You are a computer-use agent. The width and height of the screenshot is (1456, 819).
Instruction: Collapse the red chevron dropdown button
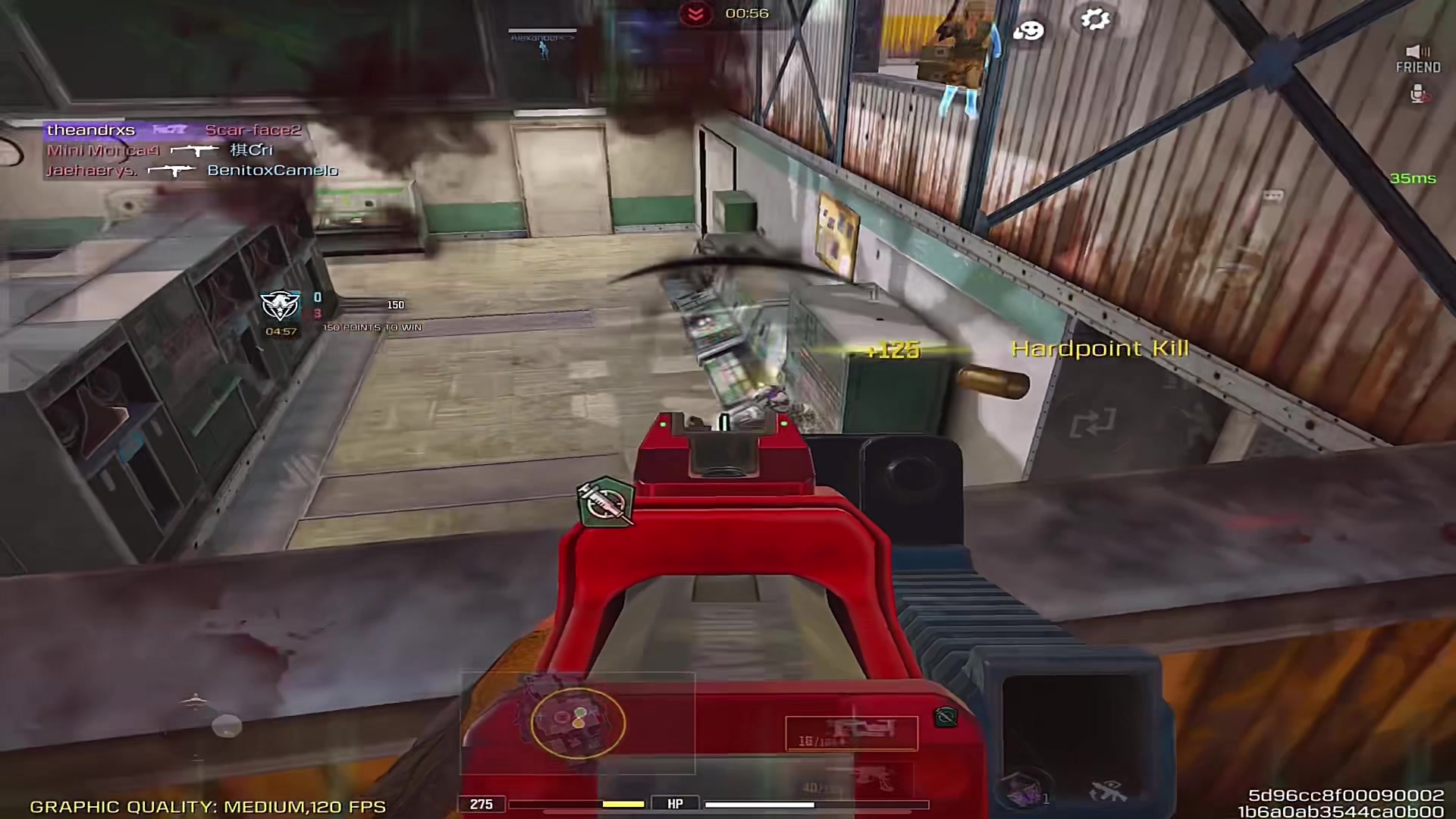pyautogui.click(x=695, y=14)
